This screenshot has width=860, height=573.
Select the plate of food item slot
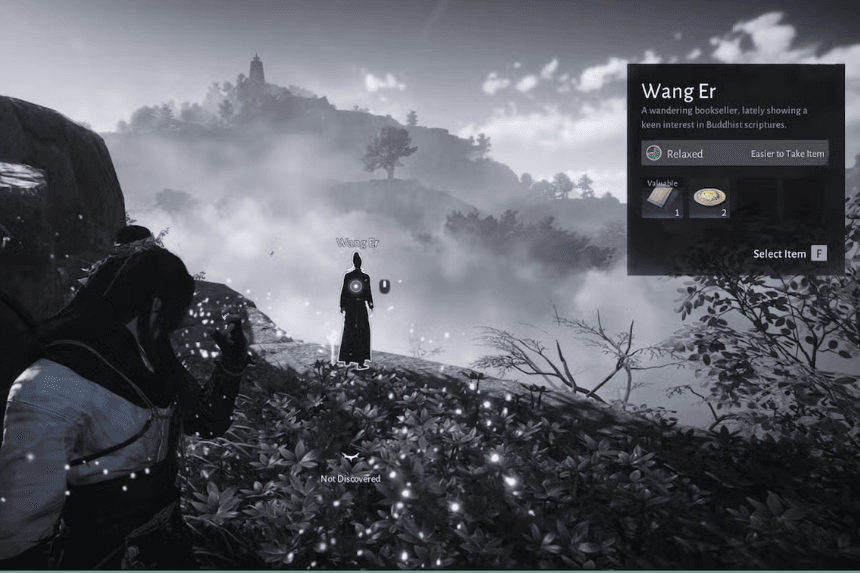point(709,198)
